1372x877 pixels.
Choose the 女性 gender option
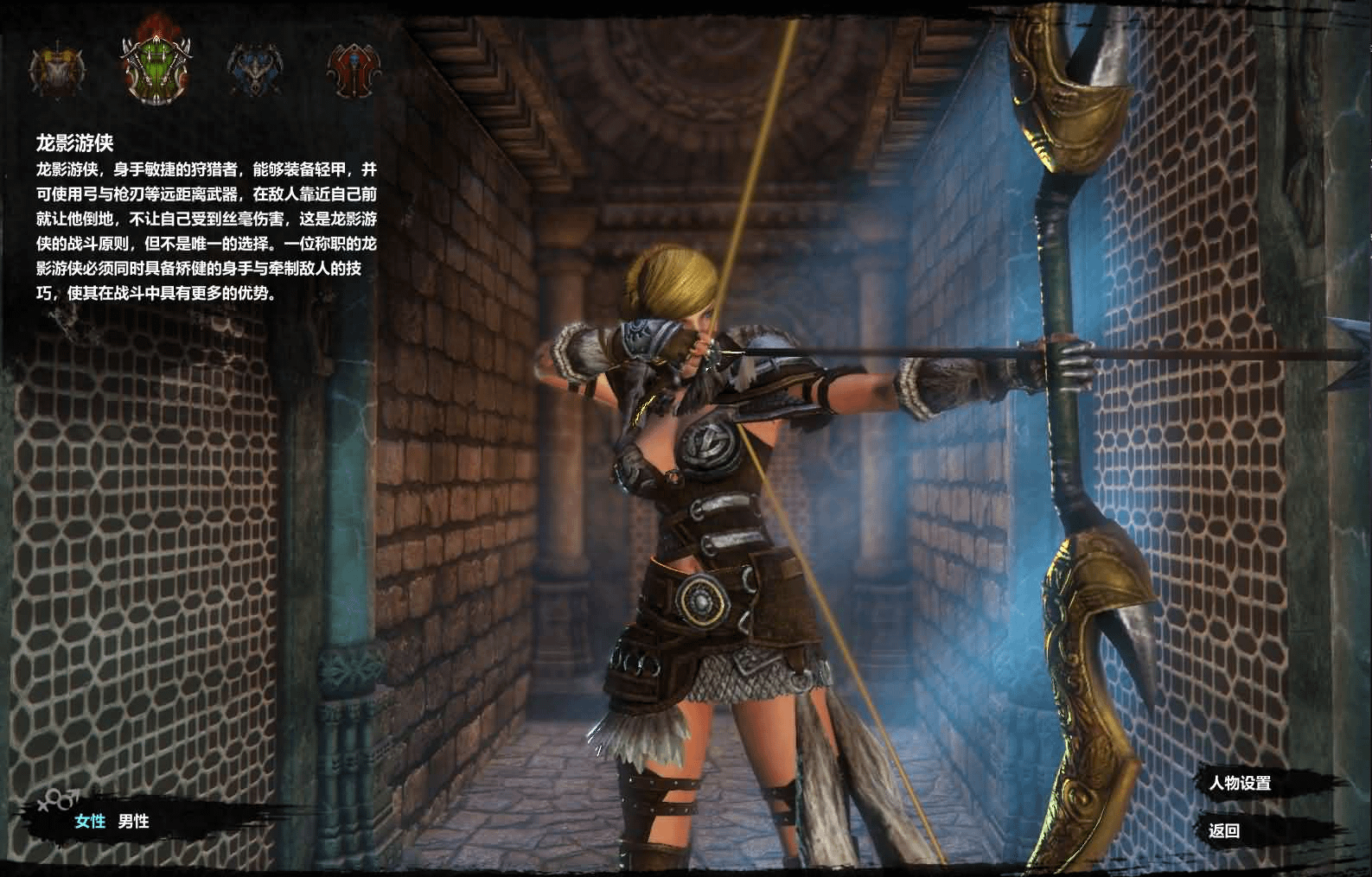pyautogui.click(x=90, y=821)
